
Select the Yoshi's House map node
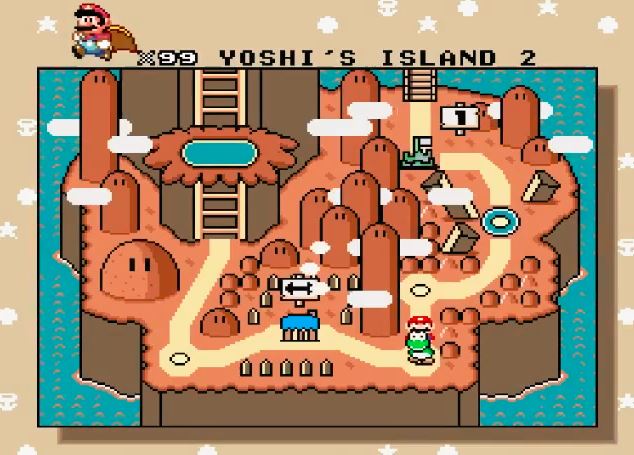coord(297,324)
